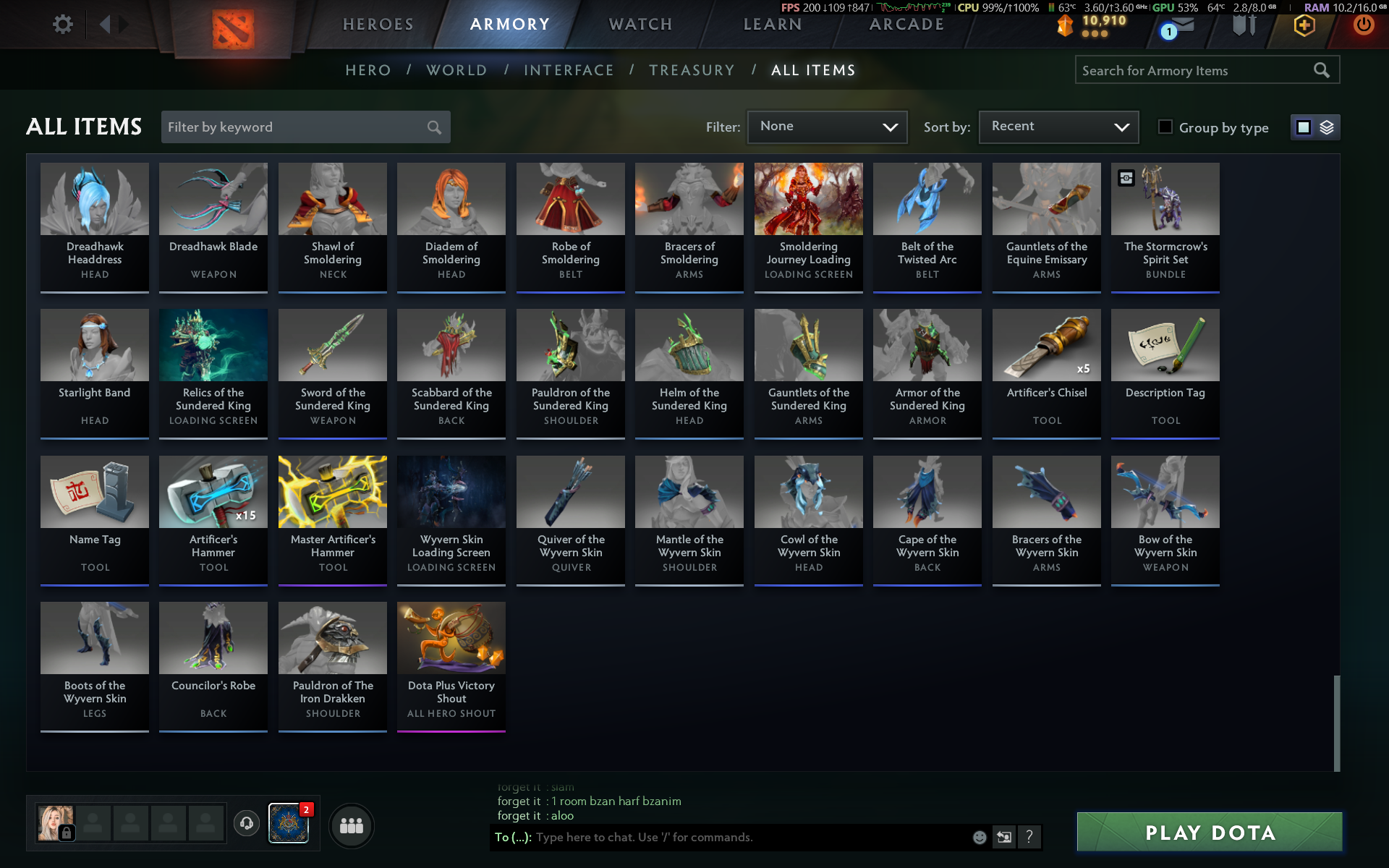Switch to the HEROES tab
Viewport: 1389px width, 868px height.
tap(378, 25)
